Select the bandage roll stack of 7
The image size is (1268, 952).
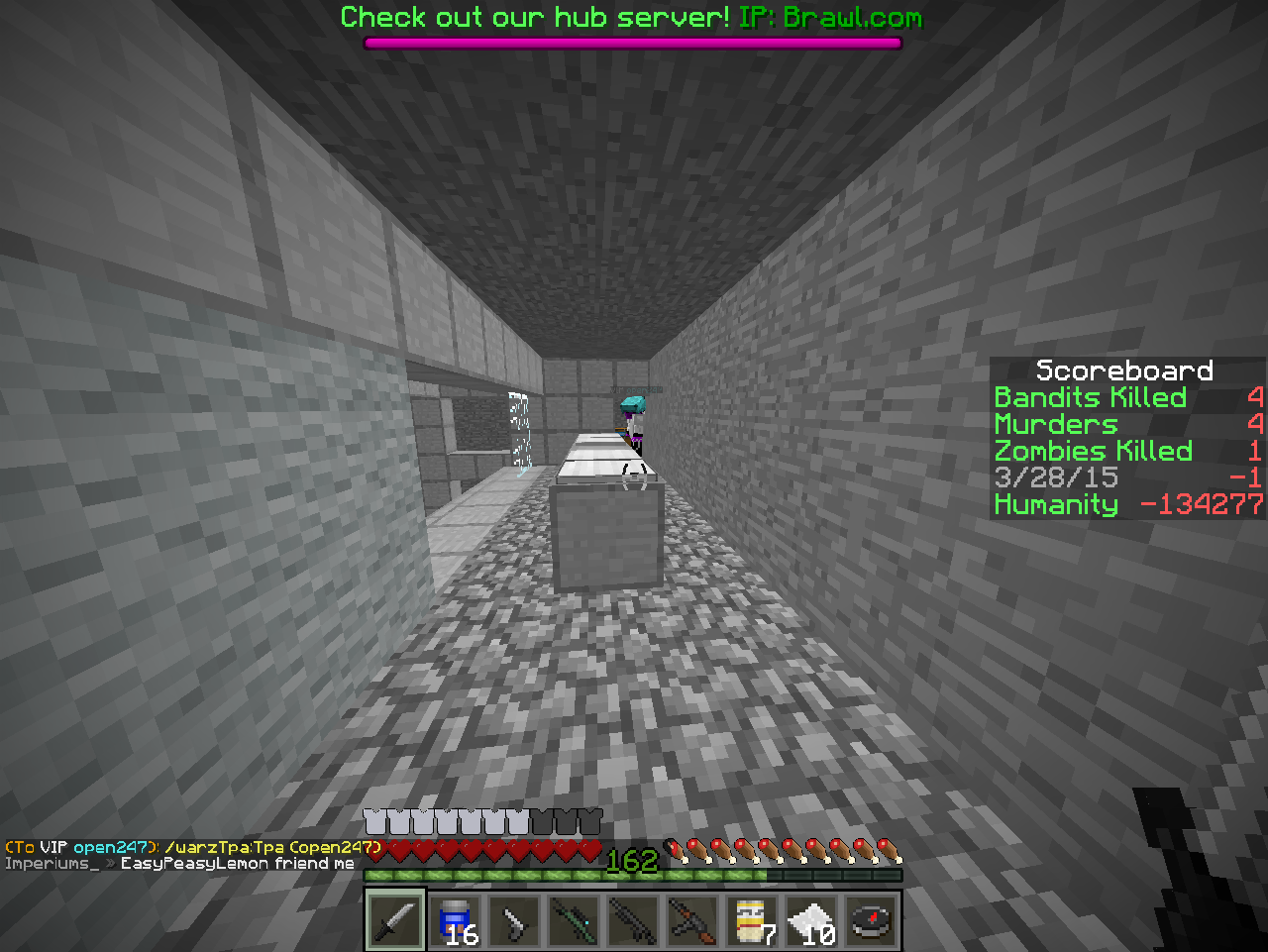(x=753, y=920)
